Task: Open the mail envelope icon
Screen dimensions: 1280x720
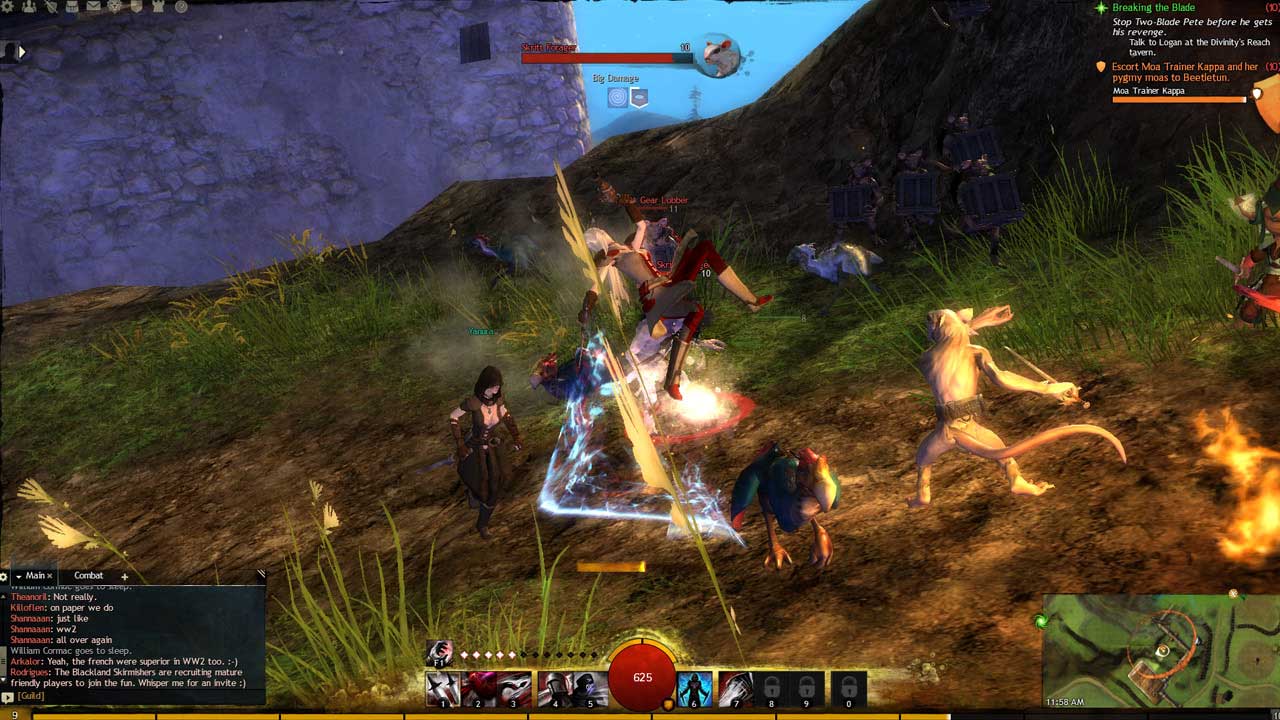Action: click(x=93, y=7)
